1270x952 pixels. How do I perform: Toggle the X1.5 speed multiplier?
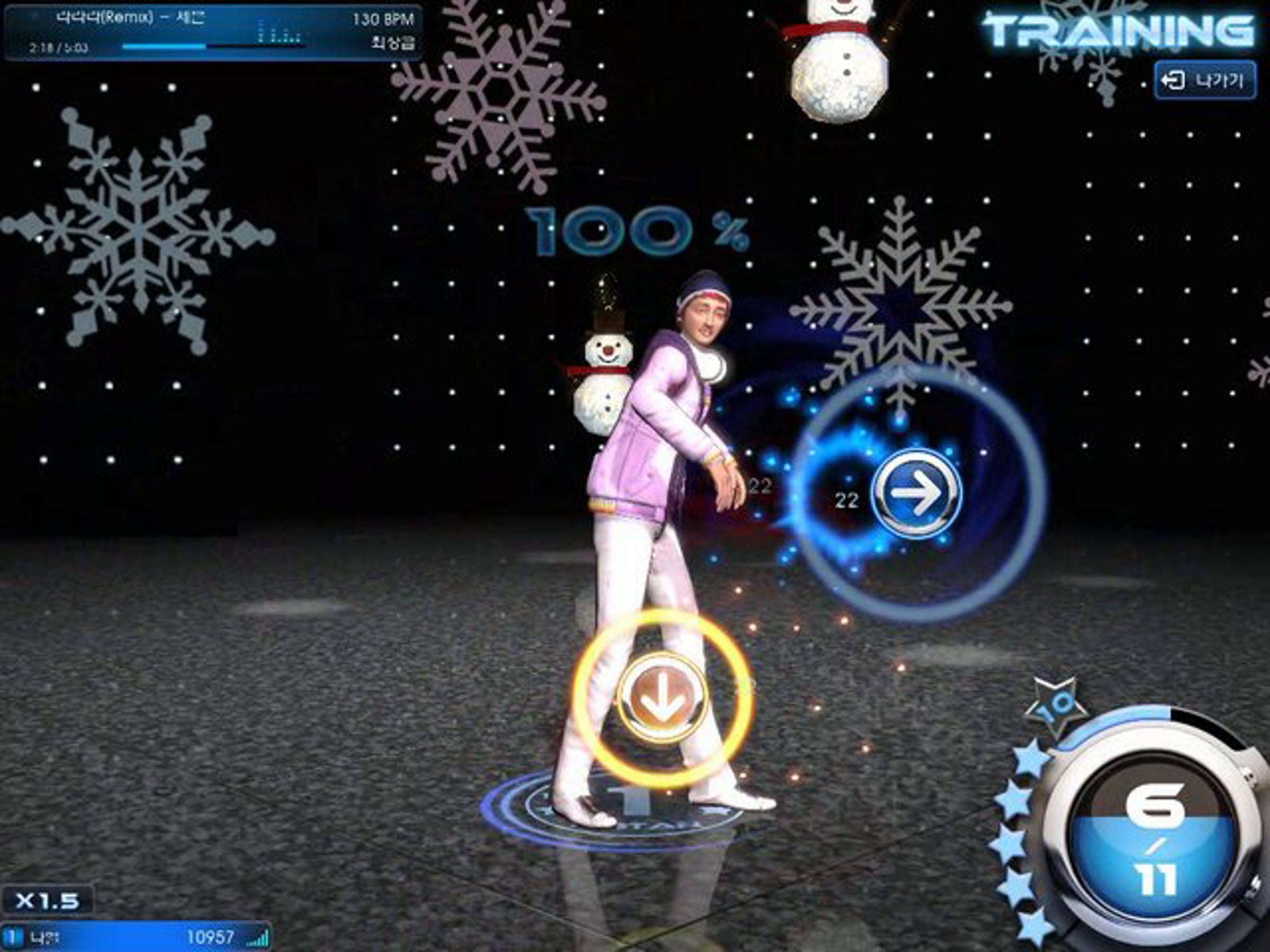point(47,900)
